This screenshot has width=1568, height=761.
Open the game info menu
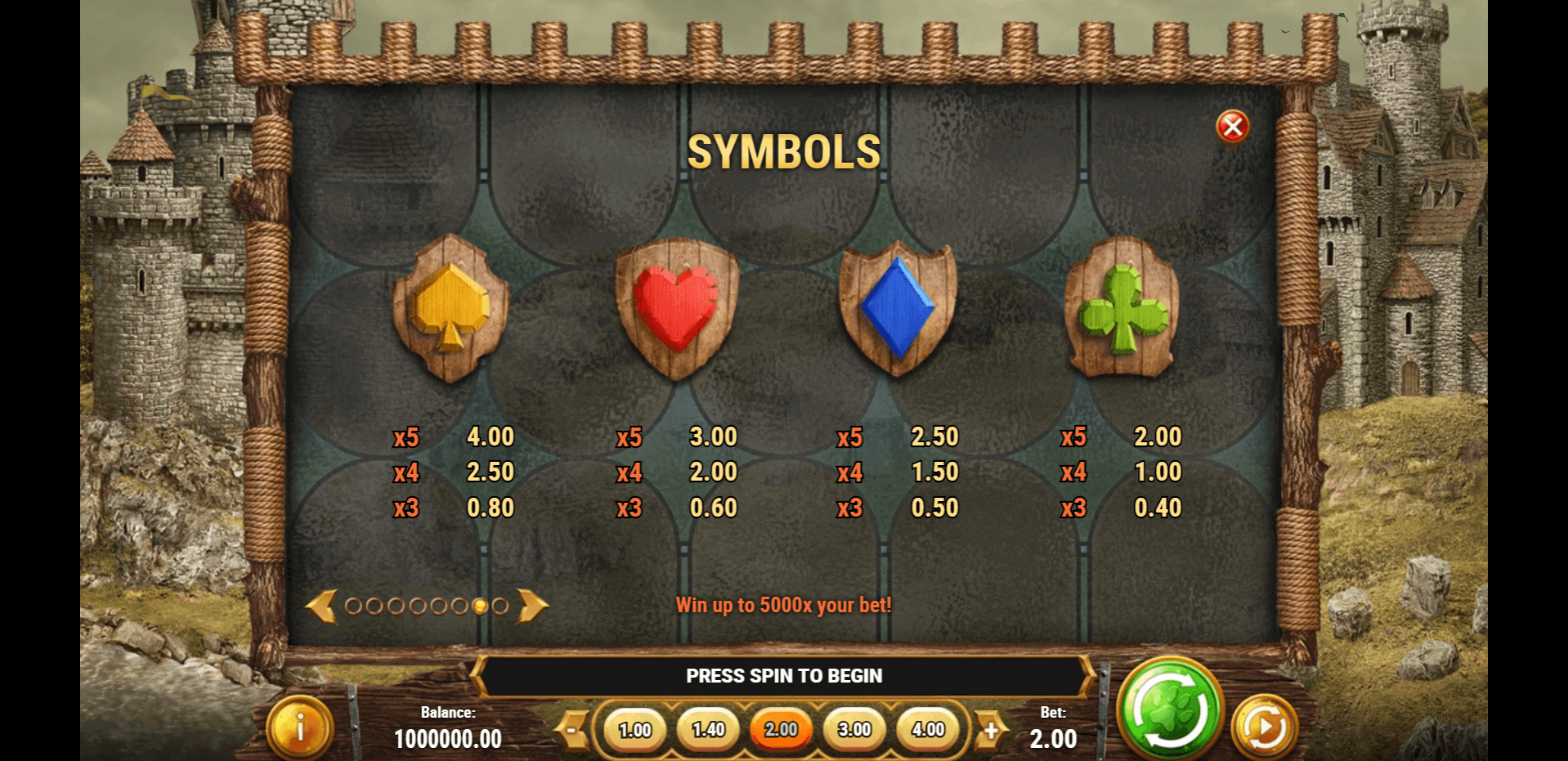coord(300,727)
